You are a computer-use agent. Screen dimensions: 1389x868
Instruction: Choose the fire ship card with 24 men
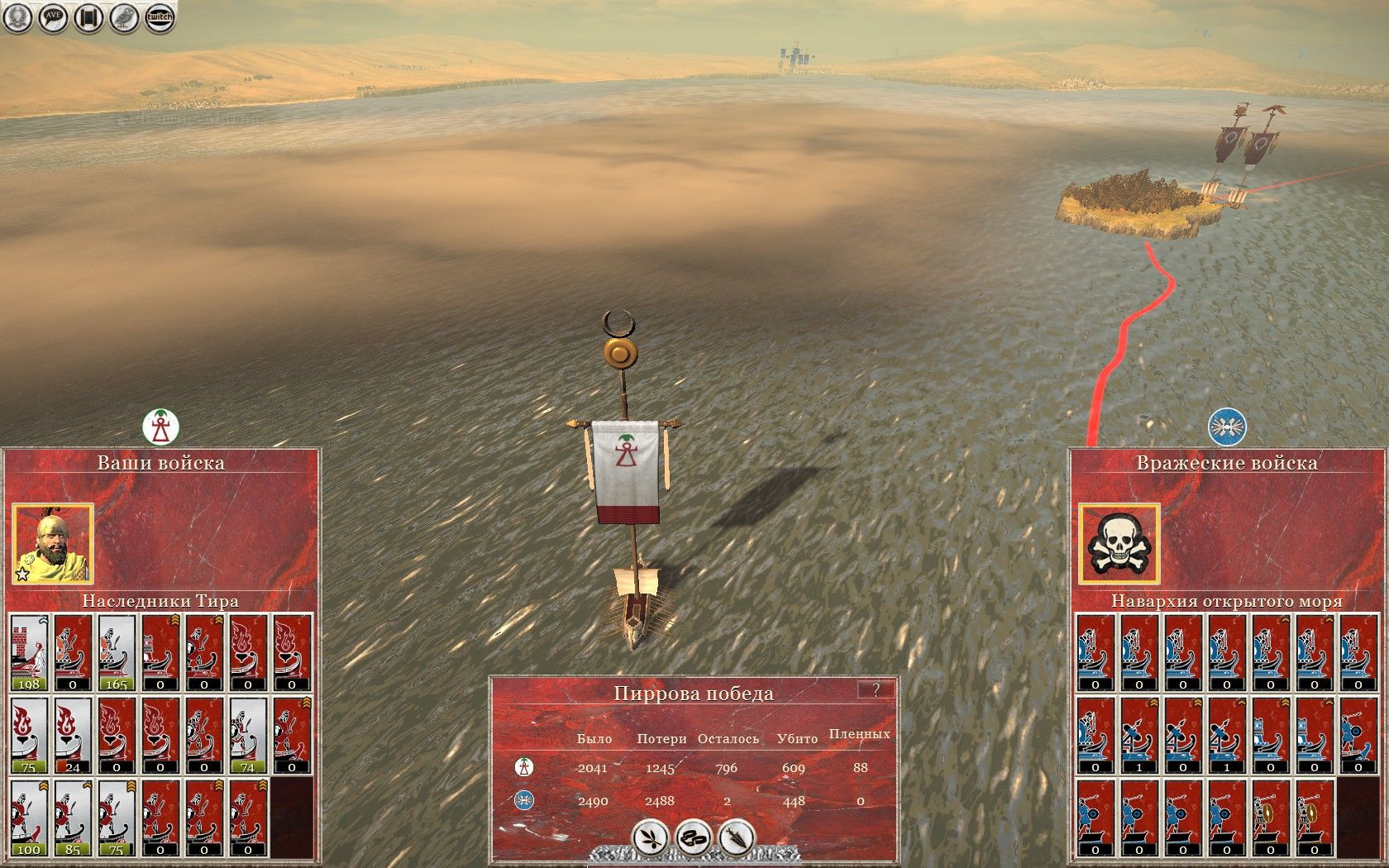pyautogui.click(x=73, y=735)
